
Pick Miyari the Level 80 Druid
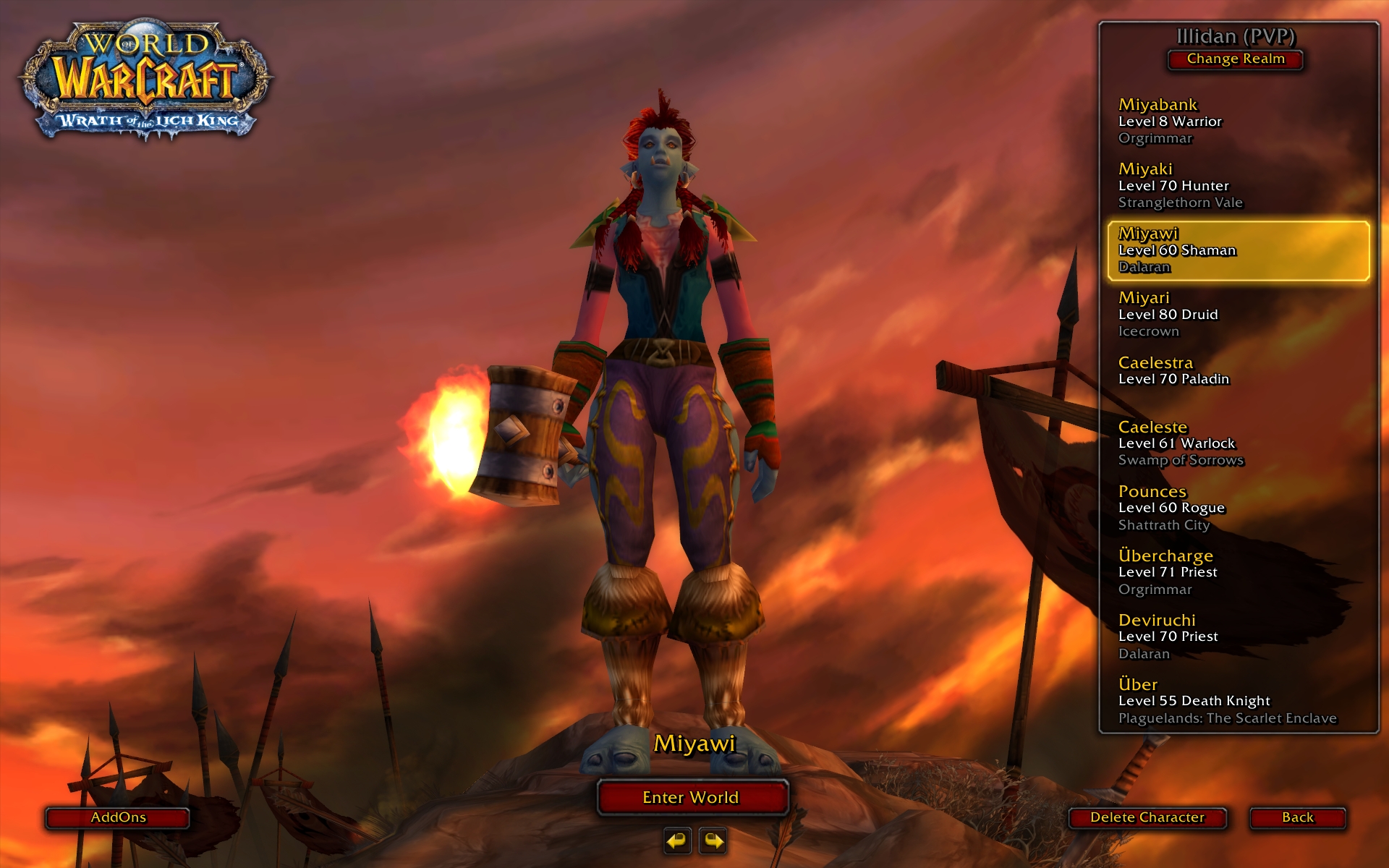tap(1237, 315)
